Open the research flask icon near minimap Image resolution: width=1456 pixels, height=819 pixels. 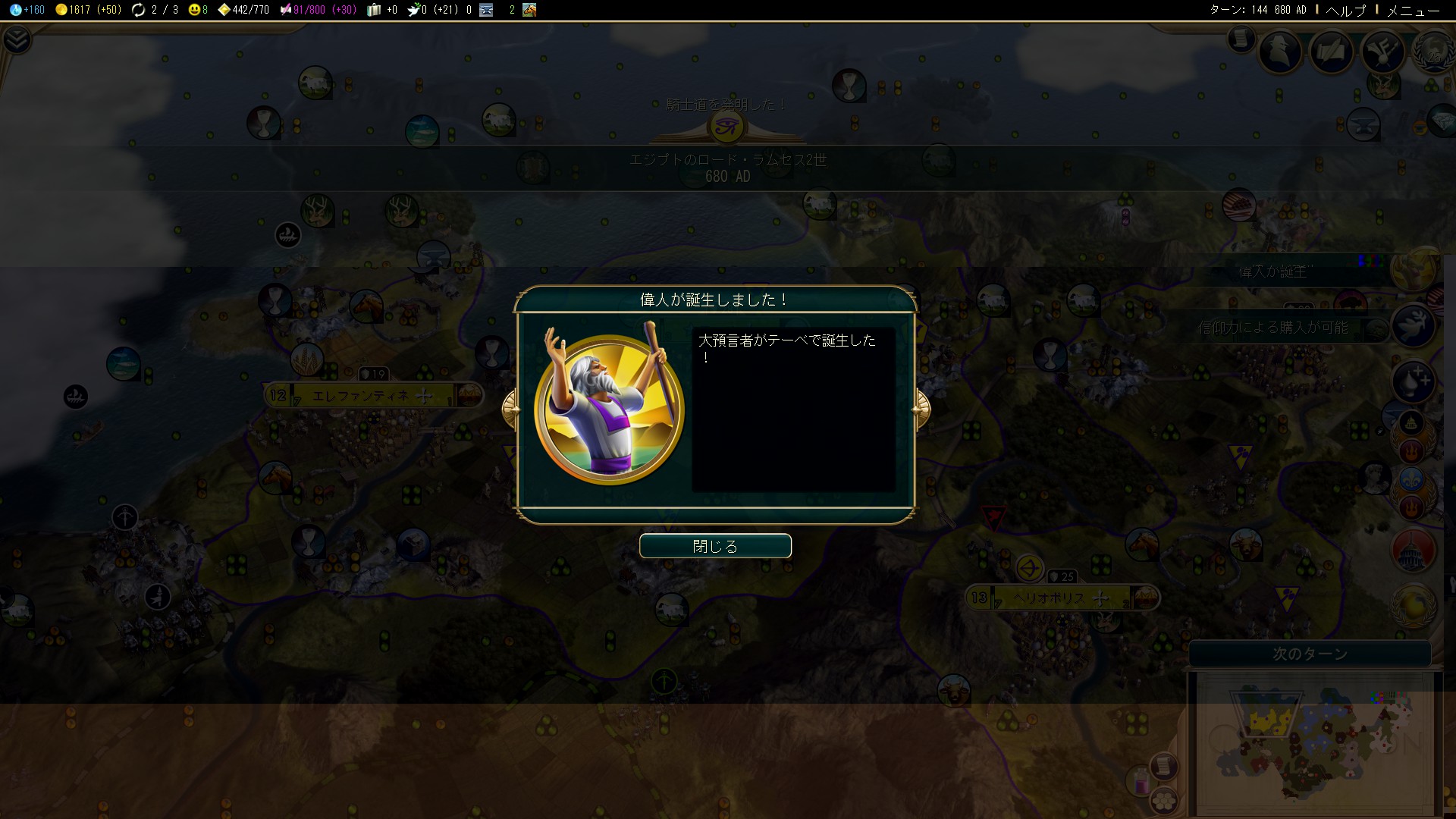point(1141,781)
